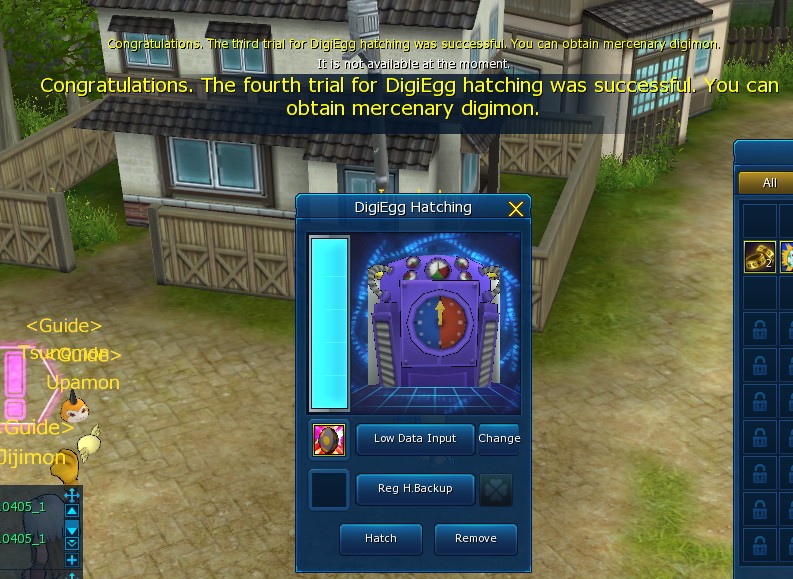Select the gold rings item slot
The height and width of the screenshot is (579, 793).
[760, 257]
